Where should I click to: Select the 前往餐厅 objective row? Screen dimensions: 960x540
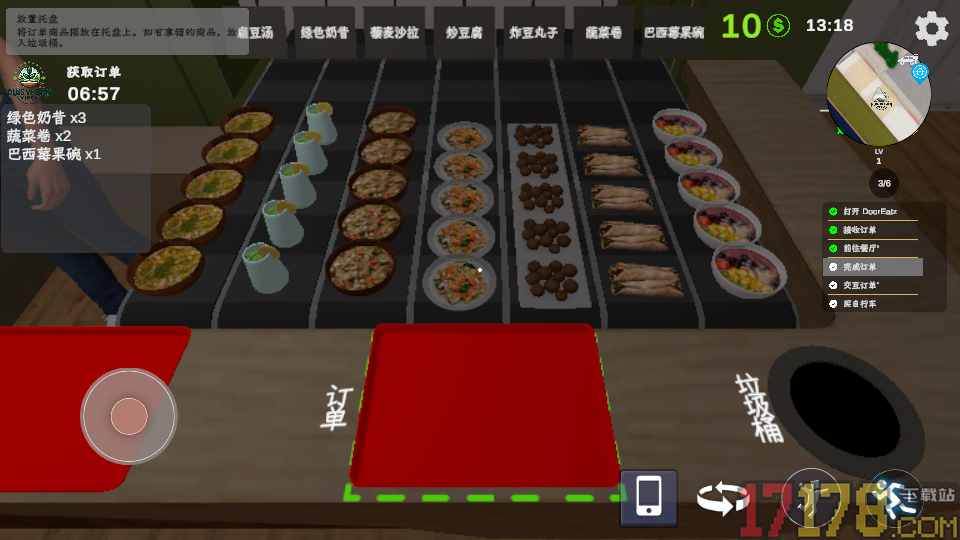873,248
